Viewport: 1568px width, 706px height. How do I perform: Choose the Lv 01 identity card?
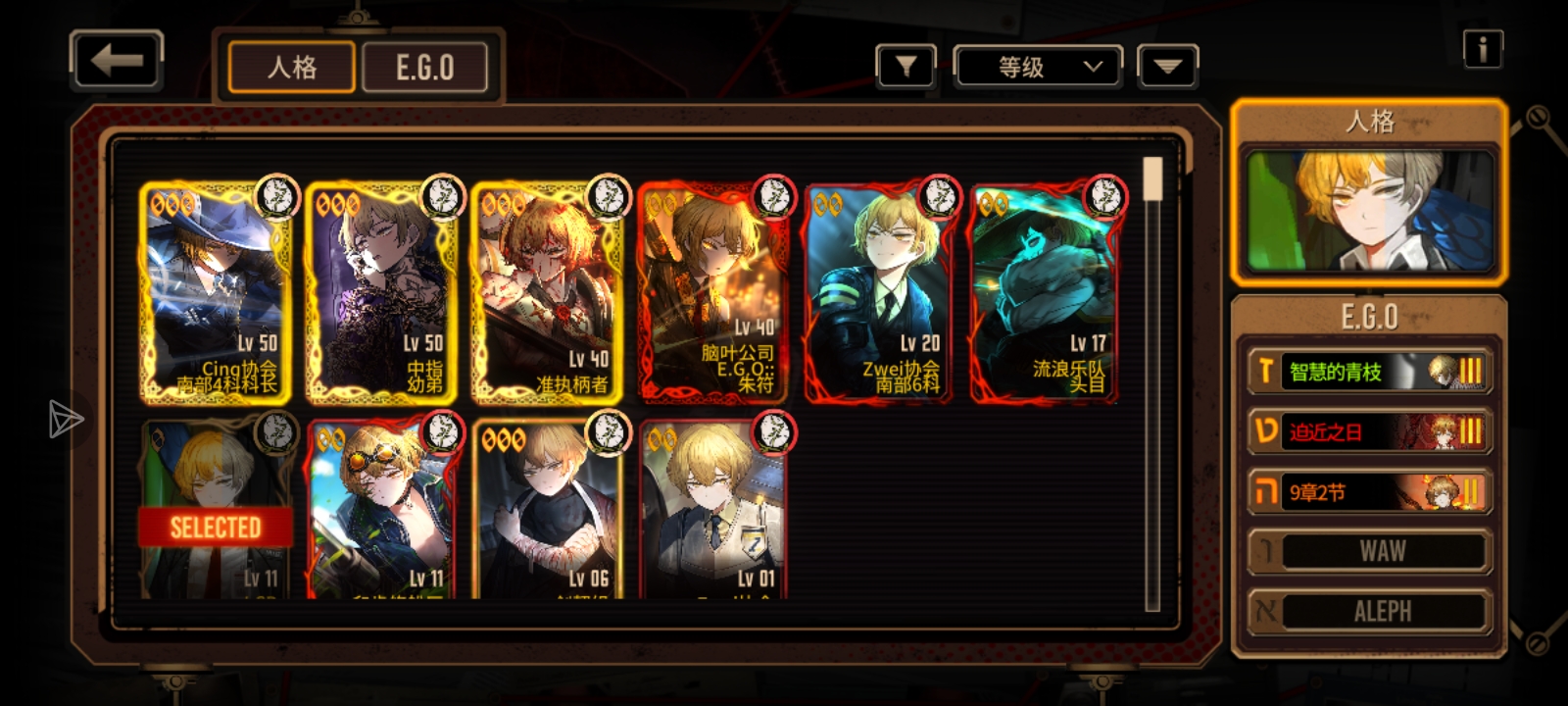coord(714,510)
